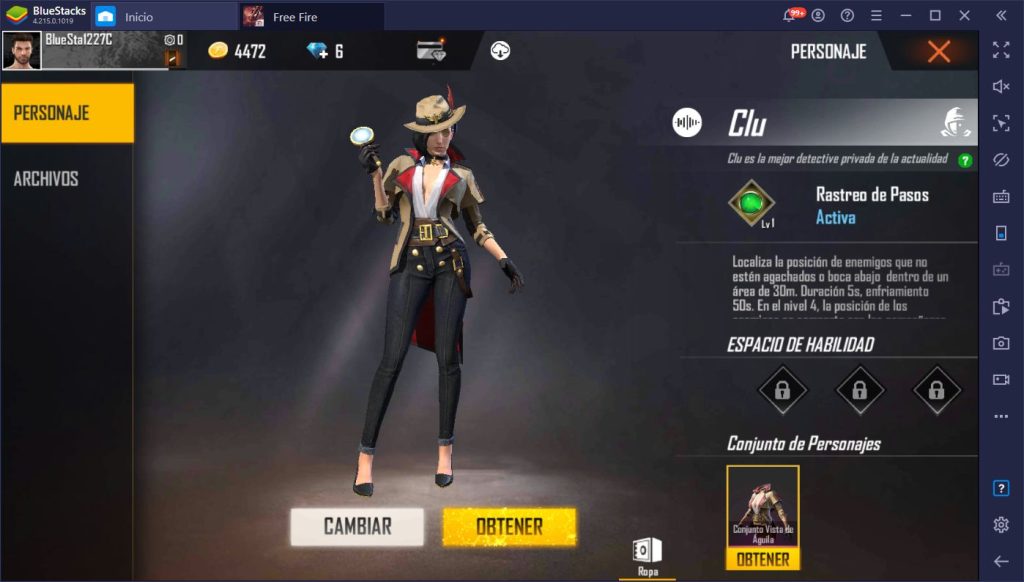The image size is (1024, 582).
Task: Play Clu's voice sound icon
Action: (687, 123)
